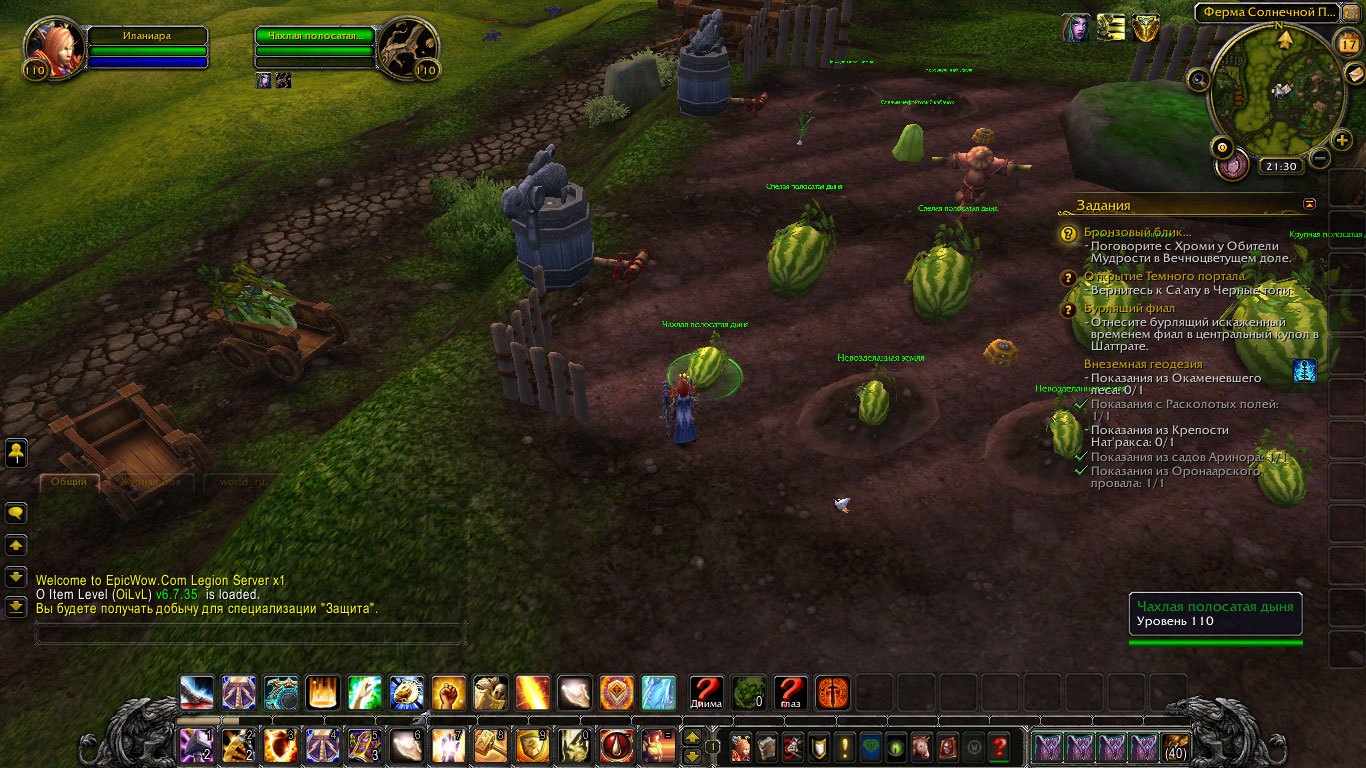This screenshot has width=1366, height=768.
Task: Open the social friends button above chat
Action: point(16,453)
